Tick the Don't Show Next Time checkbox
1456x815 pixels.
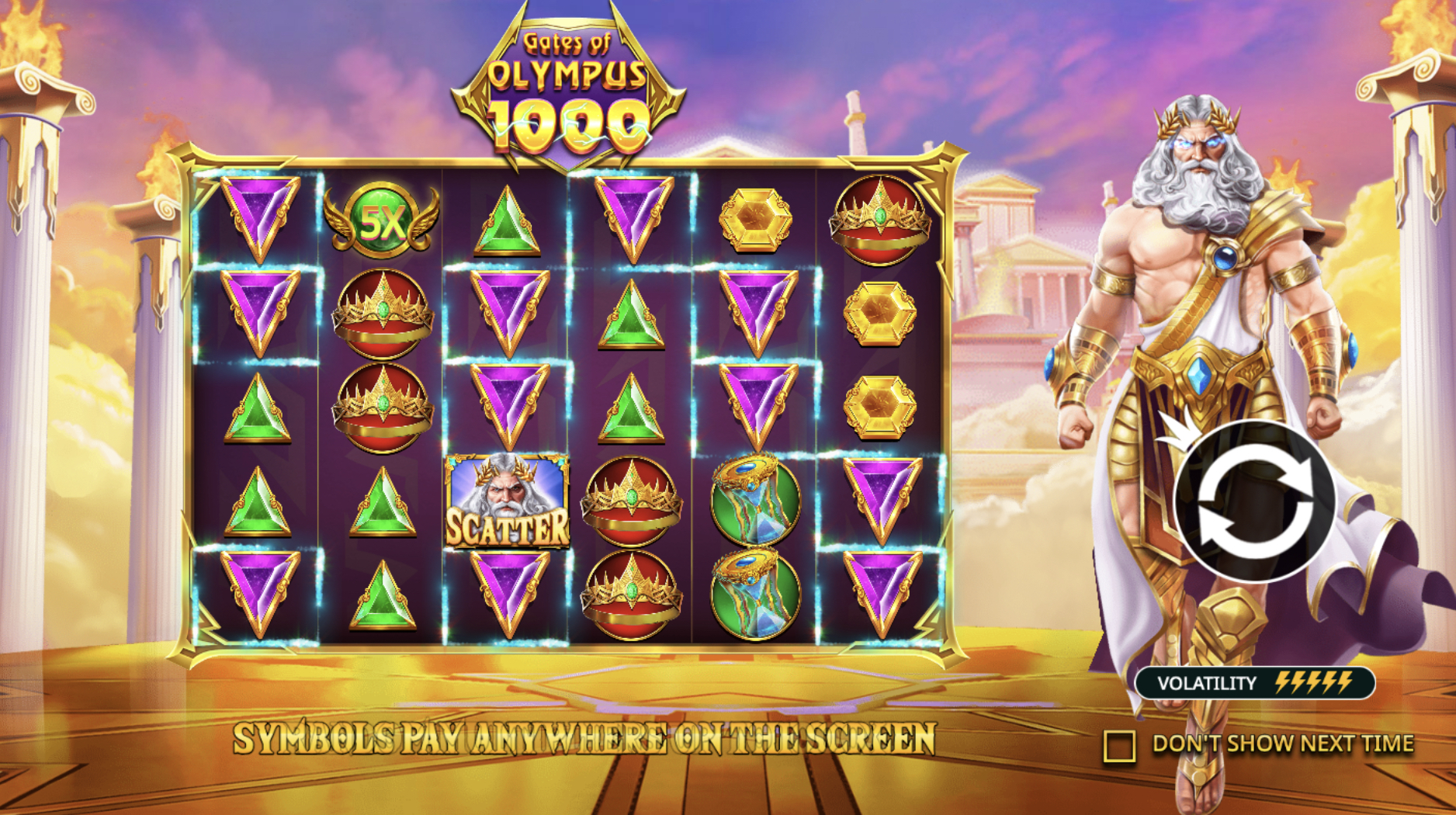(x=1119, y=745)
